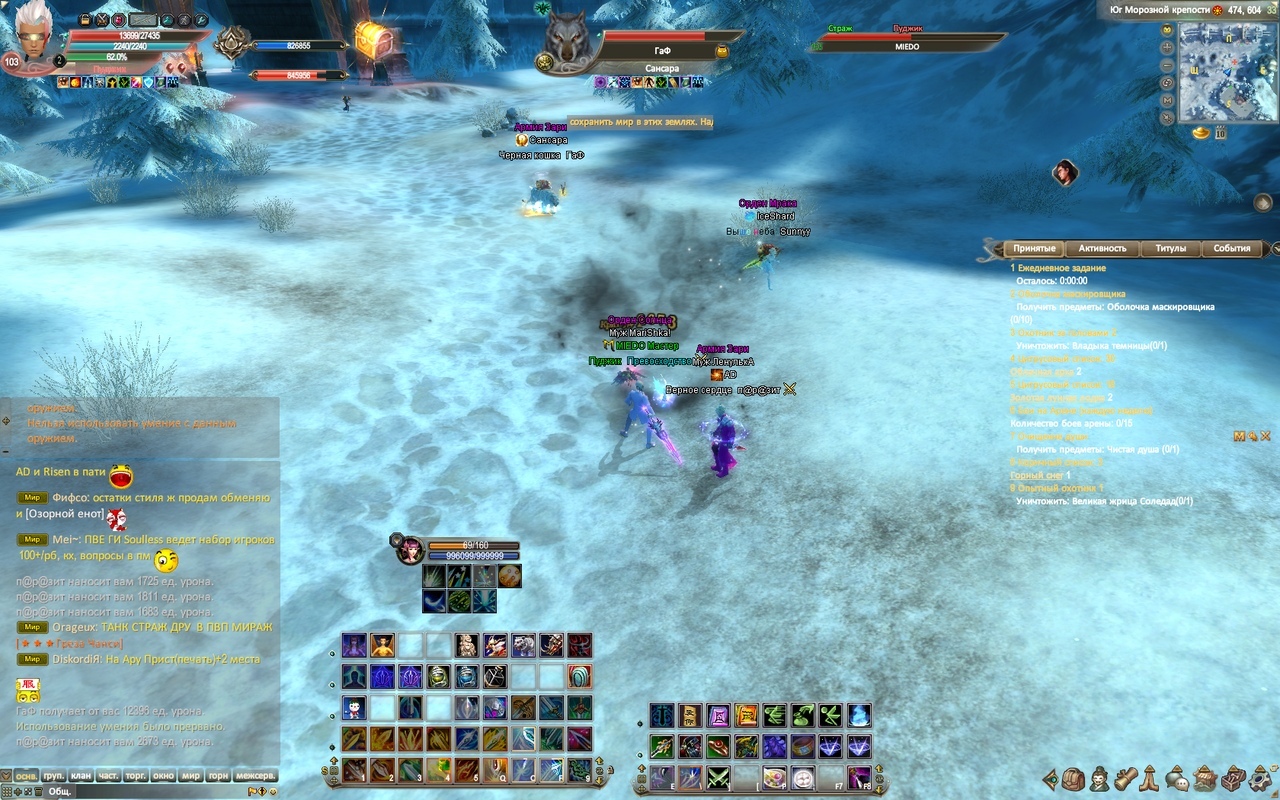
Task: Open the world map via the M button
Action: tap(1167, 100)
